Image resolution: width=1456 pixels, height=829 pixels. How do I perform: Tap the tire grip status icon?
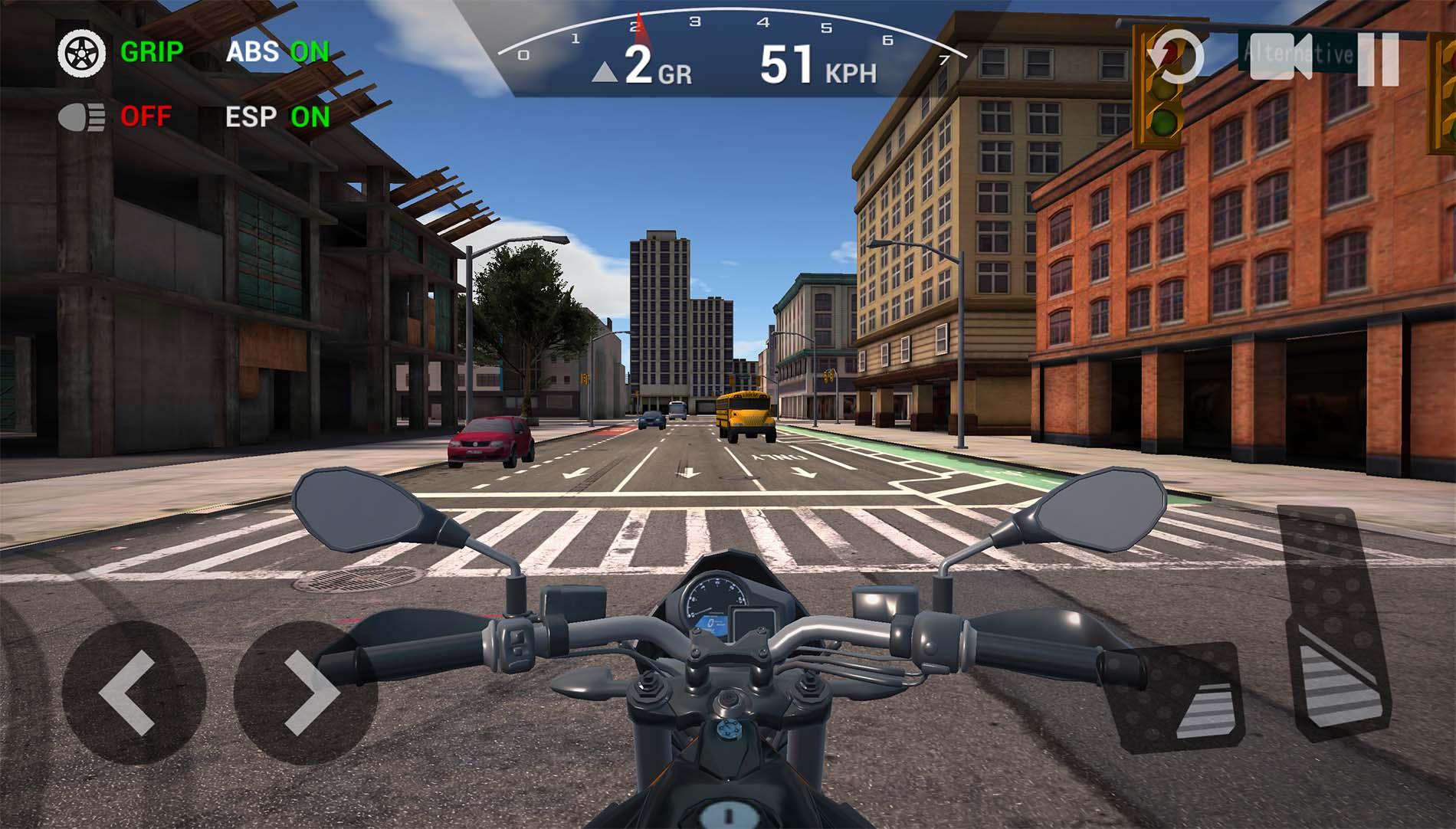tap(80, 54)
